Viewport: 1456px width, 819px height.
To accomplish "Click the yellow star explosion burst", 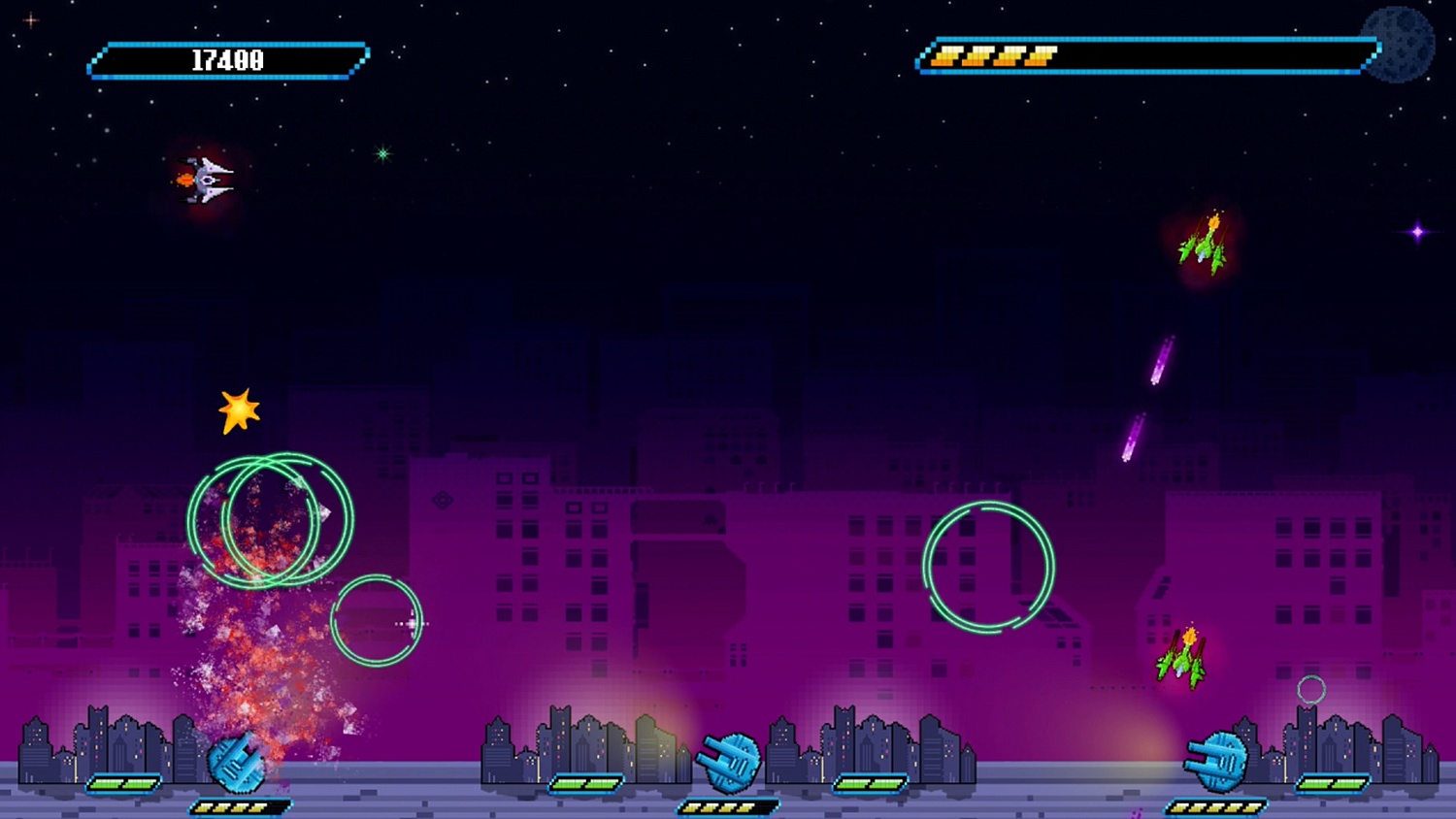I will (x=238, y=410).
